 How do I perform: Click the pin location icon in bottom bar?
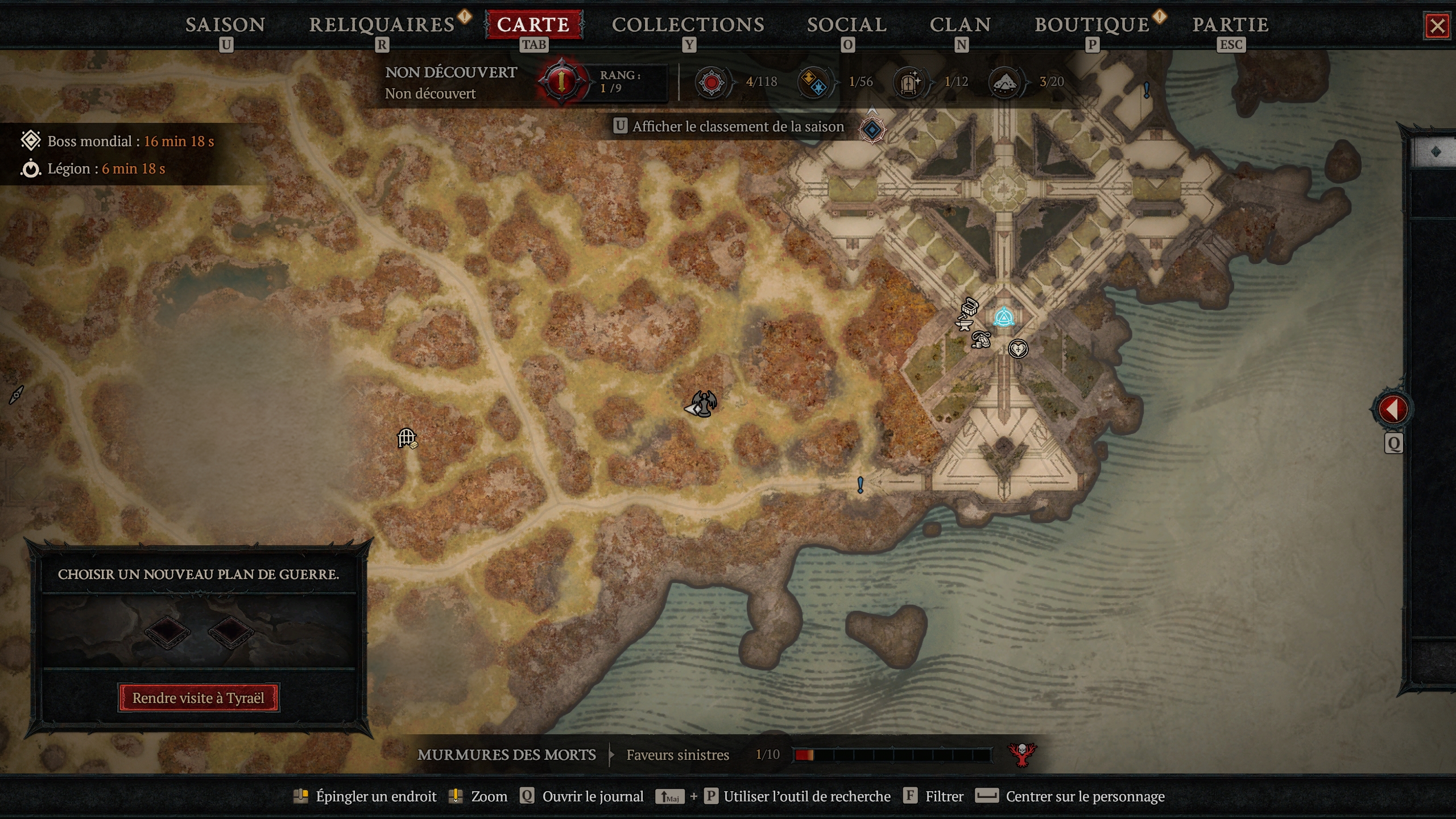302,796
